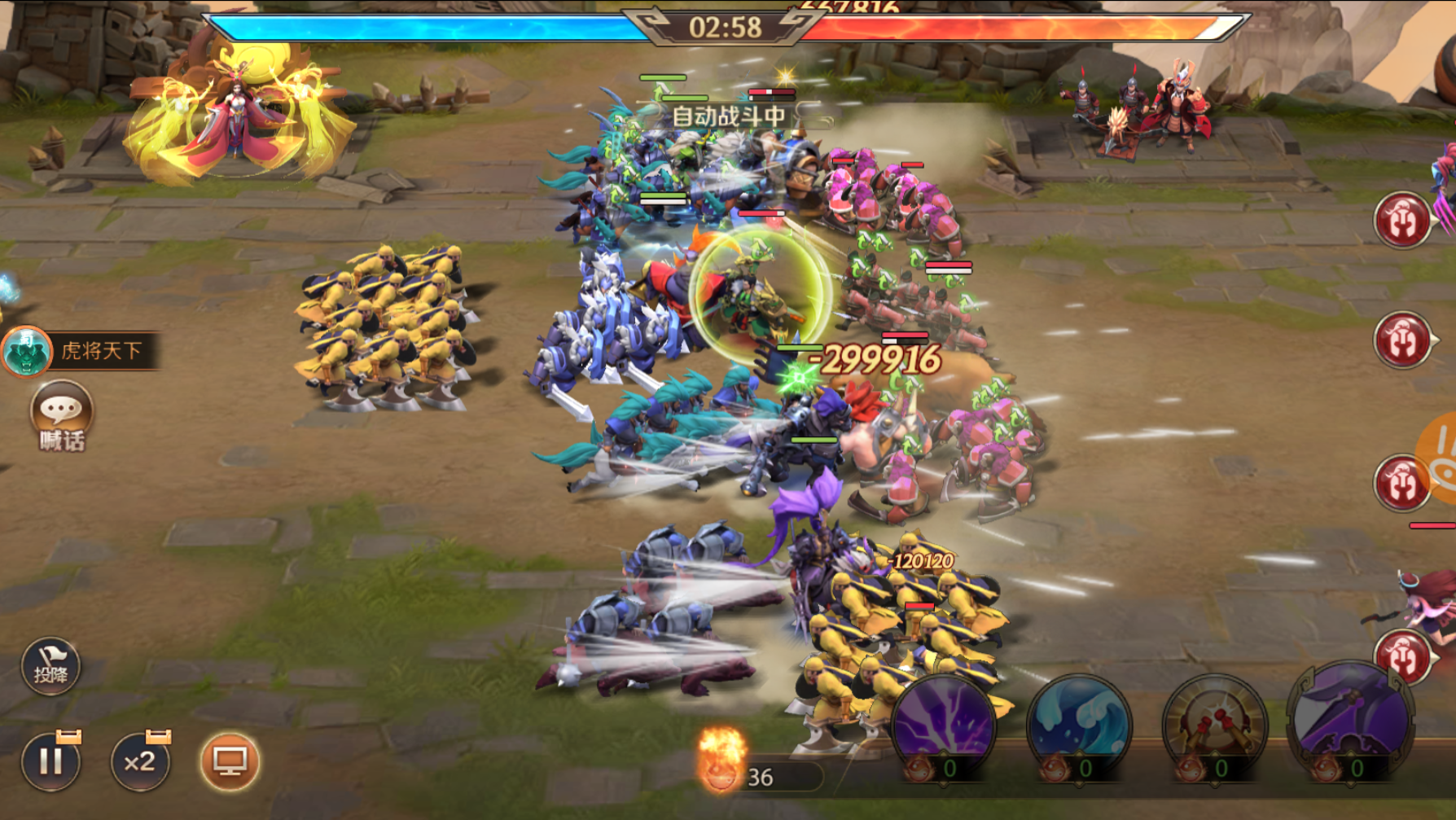Click the orange monitor screen button

click(230, 762)
